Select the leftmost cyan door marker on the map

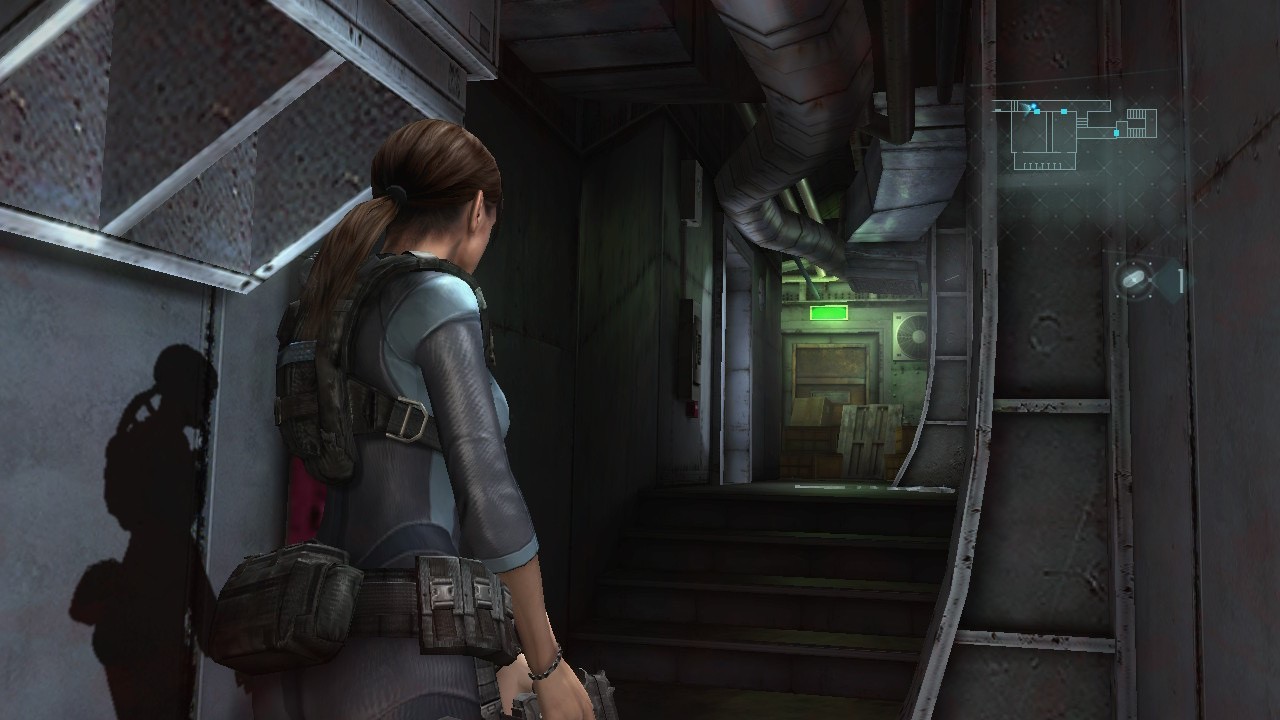click(x=1037, y=111)
